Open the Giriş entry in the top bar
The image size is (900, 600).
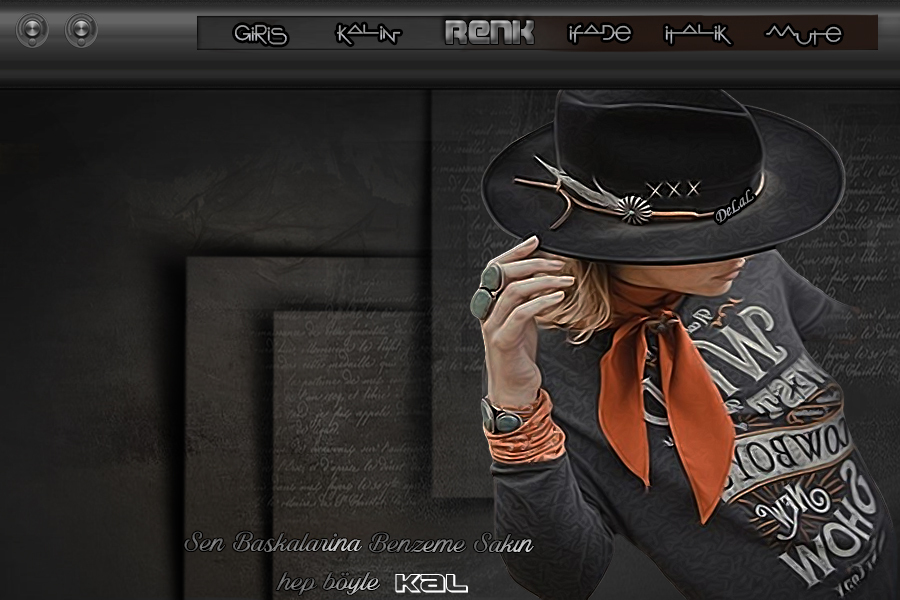point(260,34)
